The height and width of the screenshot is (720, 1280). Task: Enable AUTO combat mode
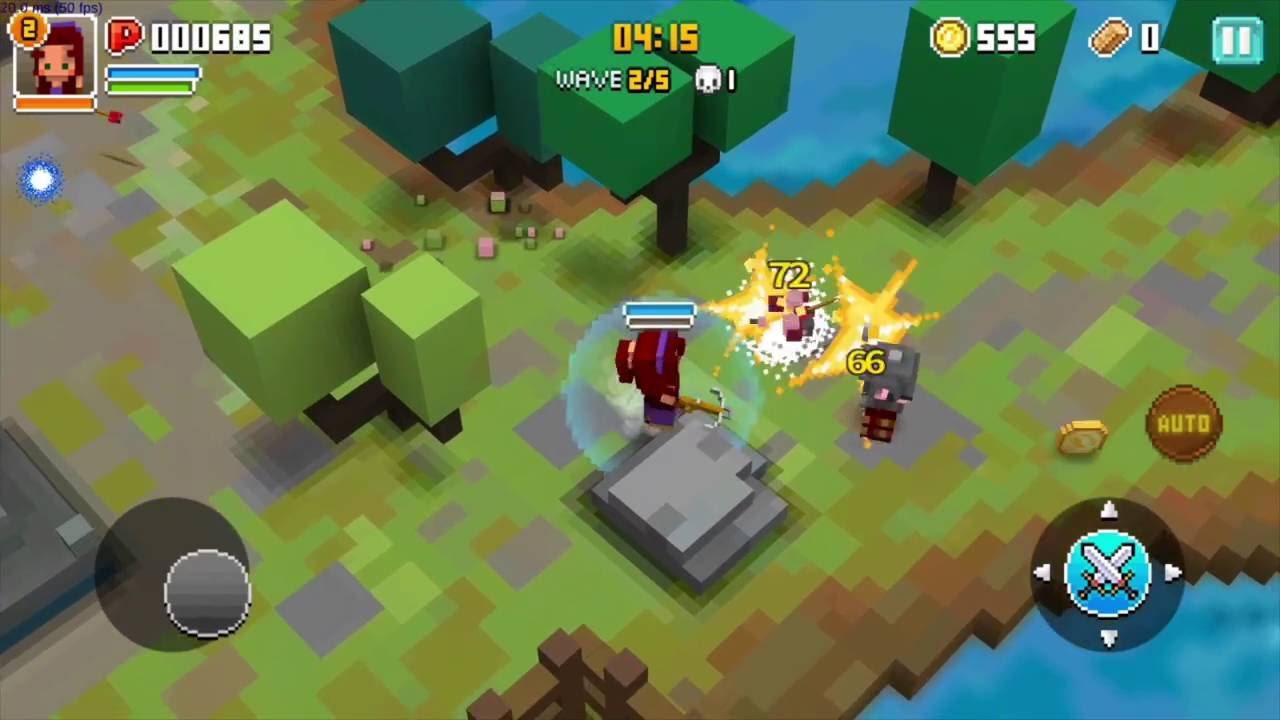pyautogui.click(x=1185, y=424)
